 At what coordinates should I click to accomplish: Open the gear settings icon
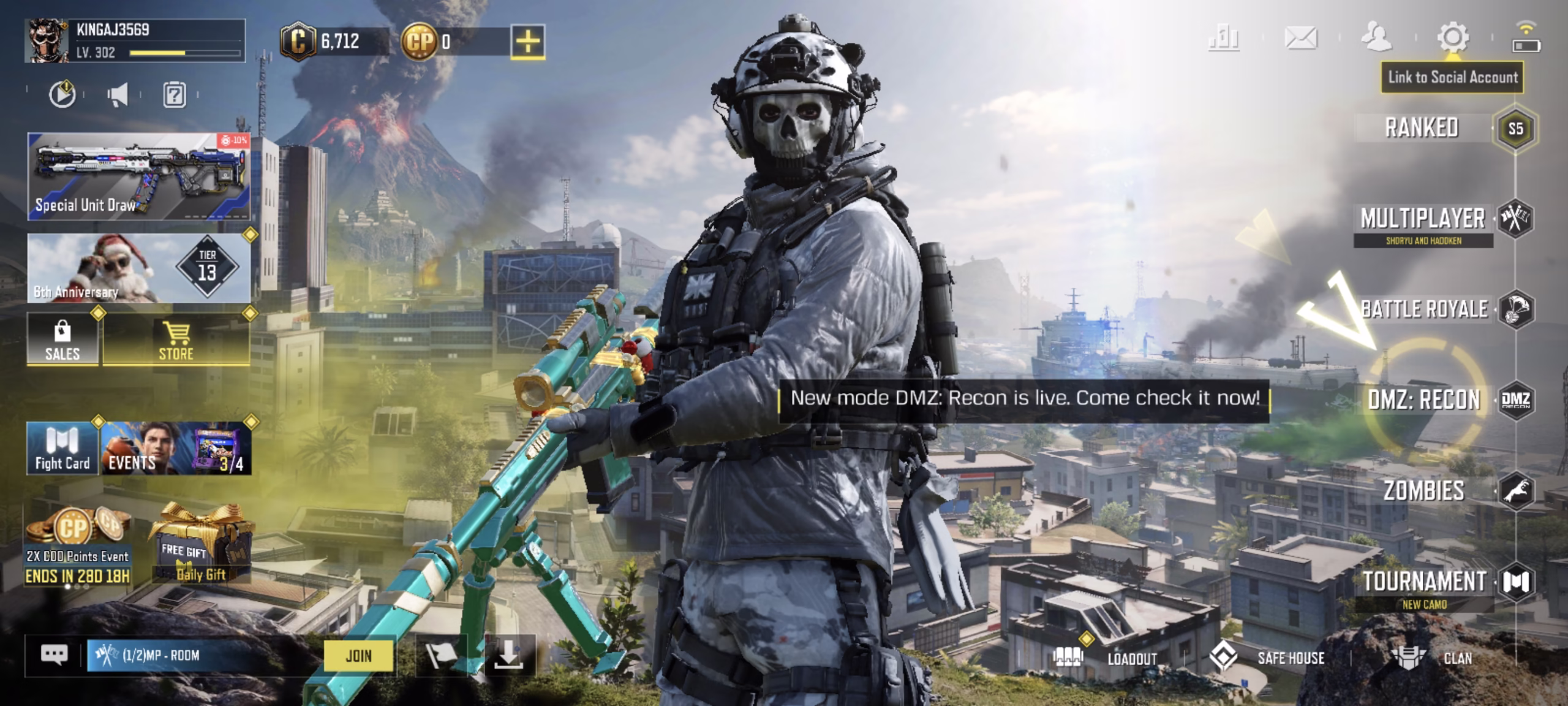point(1452,38)
